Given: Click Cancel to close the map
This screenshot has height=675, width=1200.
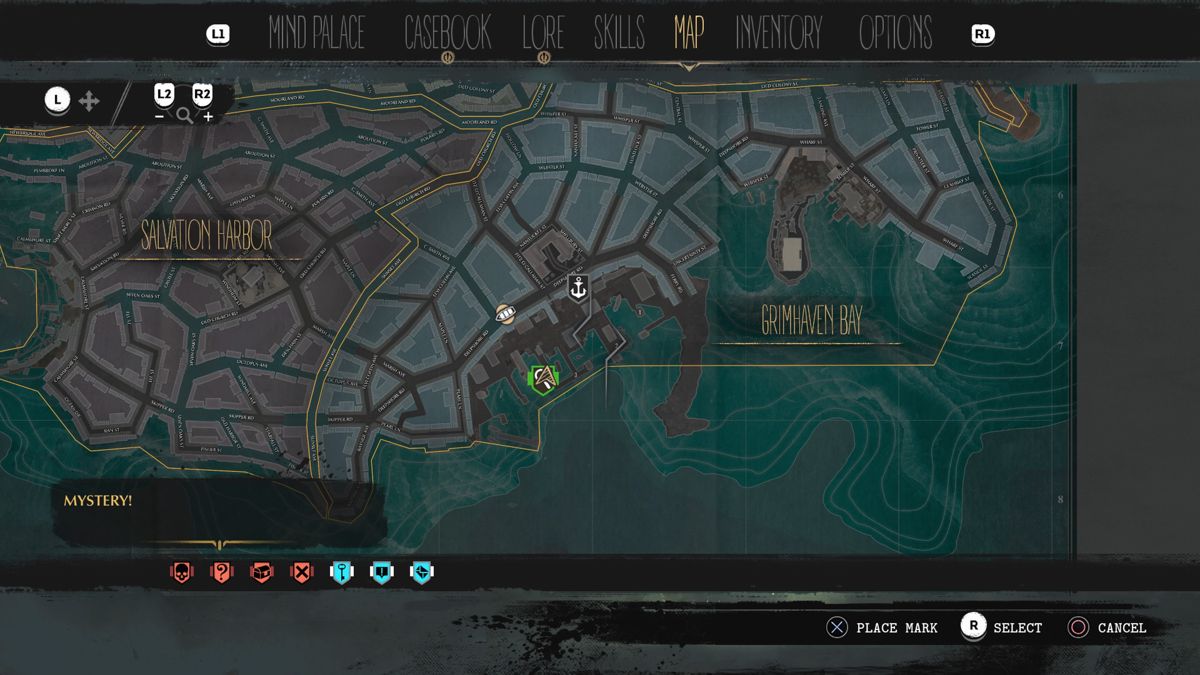Looking at the screenshot, I should coord(1106,628).
